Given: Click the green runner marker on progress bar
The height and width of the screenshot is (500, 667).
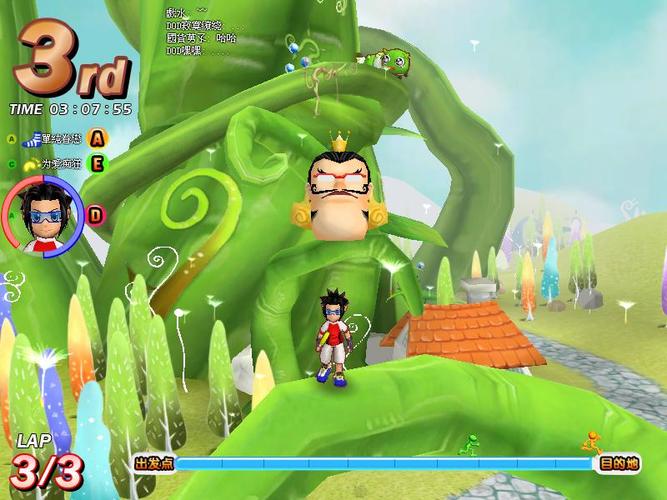Looking at the screenshot, I should click(x=466, y=446).
